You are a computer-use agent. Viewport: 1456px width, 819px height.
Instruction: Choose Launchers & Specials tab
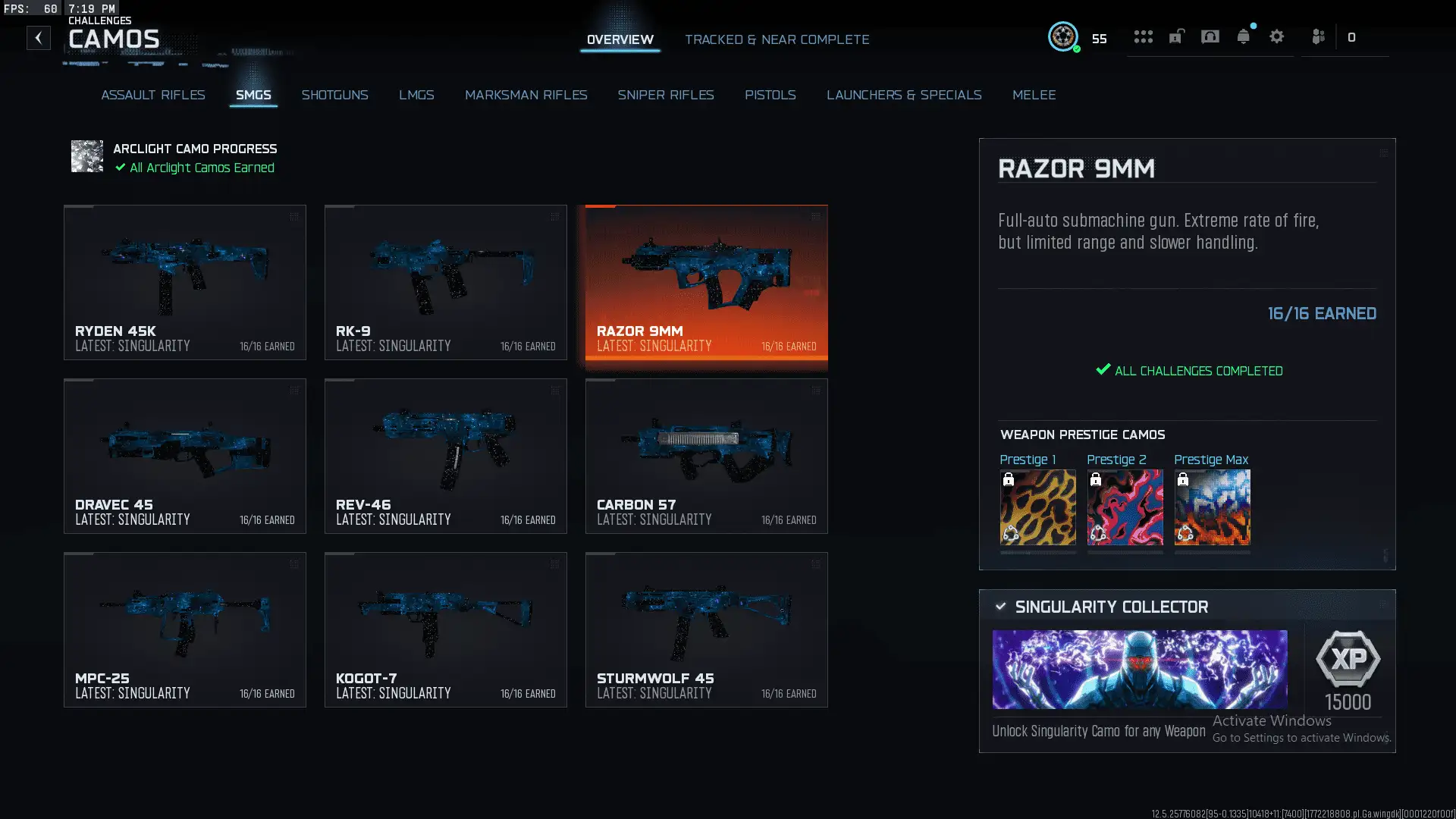tap(904, 95)
